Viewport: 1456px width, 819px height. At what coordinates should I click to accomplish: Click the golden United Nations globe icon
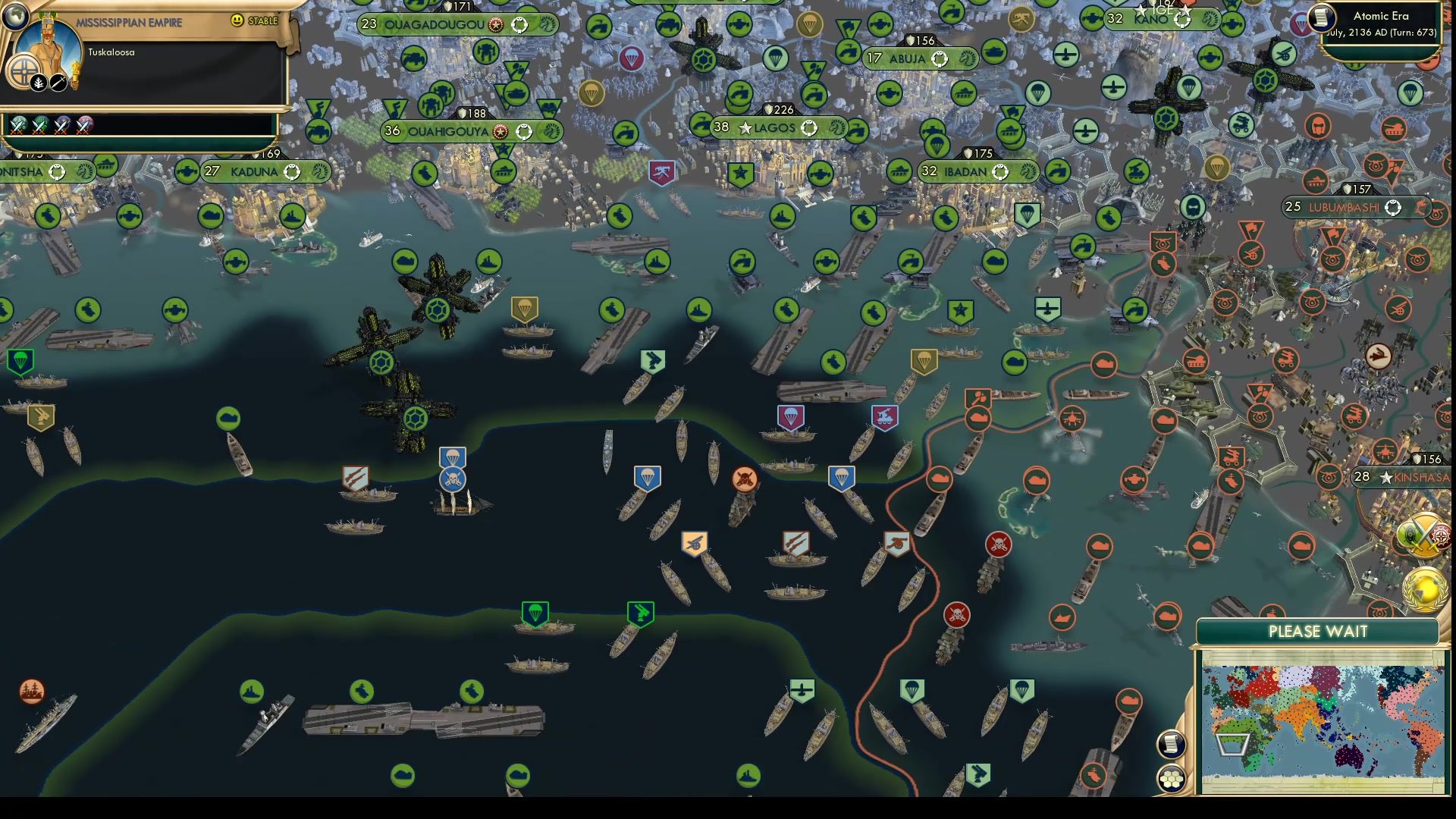coord(1426,590)
